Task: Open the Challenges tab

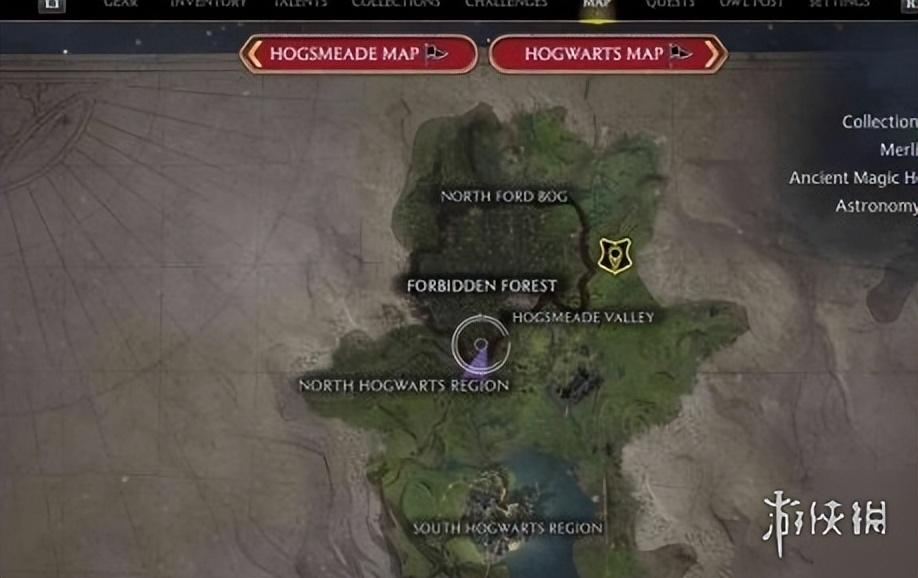Action: point(506,4)
